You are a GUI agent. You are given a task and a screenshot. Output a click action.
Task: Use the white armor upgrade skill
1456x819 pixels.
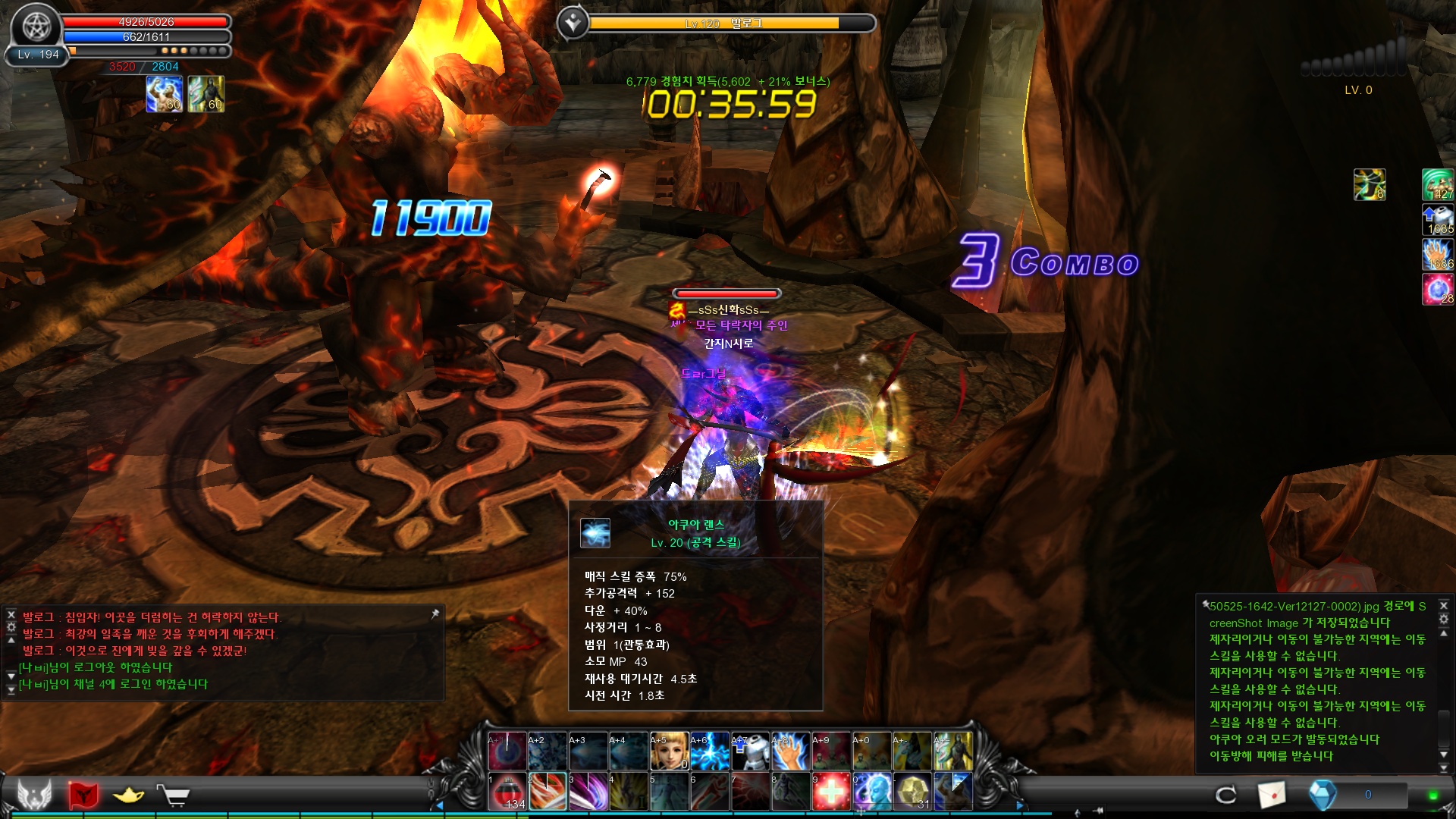pyautogui.click(x=750, y=752)
